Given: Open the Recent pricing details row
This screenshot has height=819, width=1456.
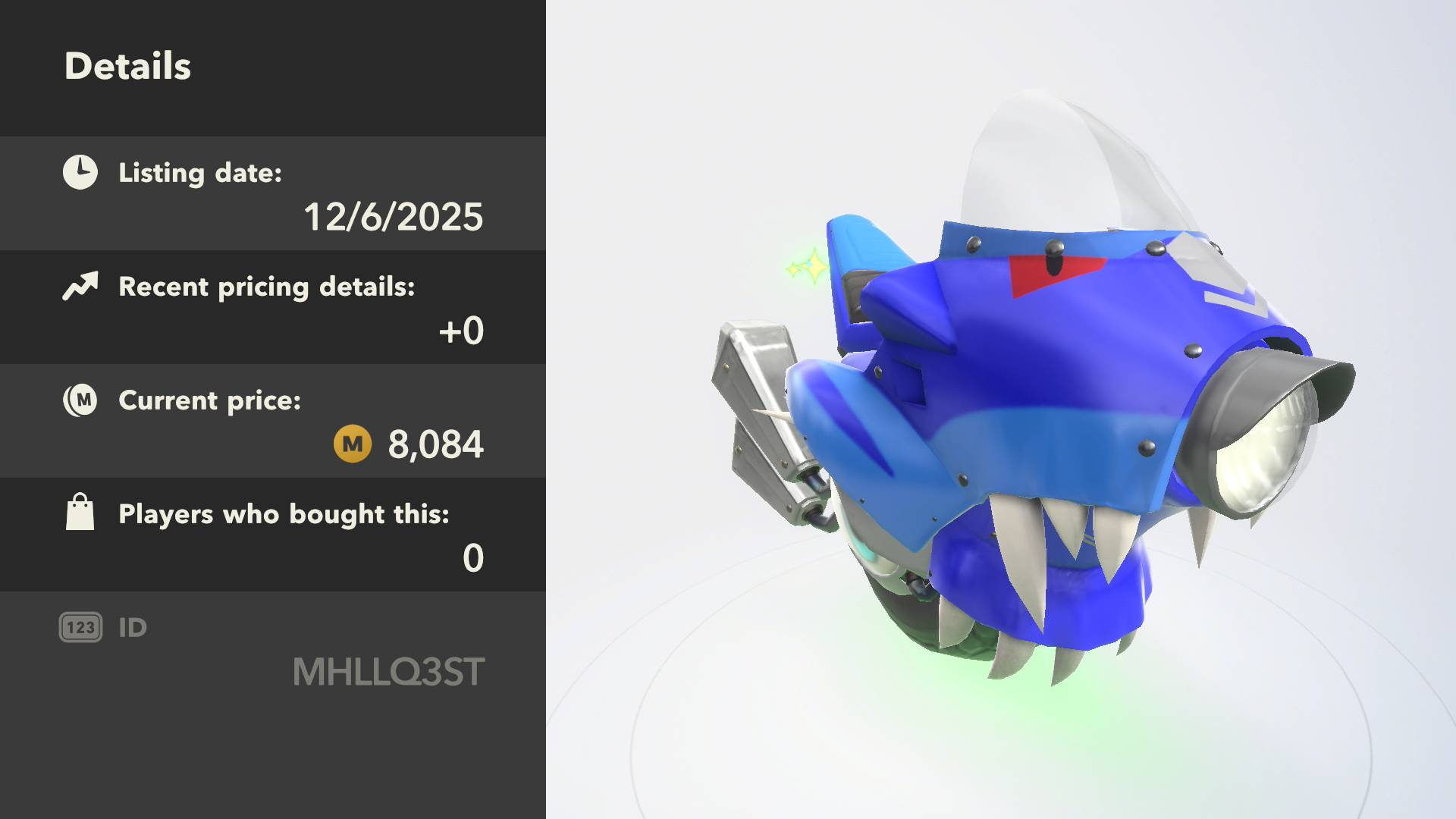Looking at the screenshot, I should point(273,308).
